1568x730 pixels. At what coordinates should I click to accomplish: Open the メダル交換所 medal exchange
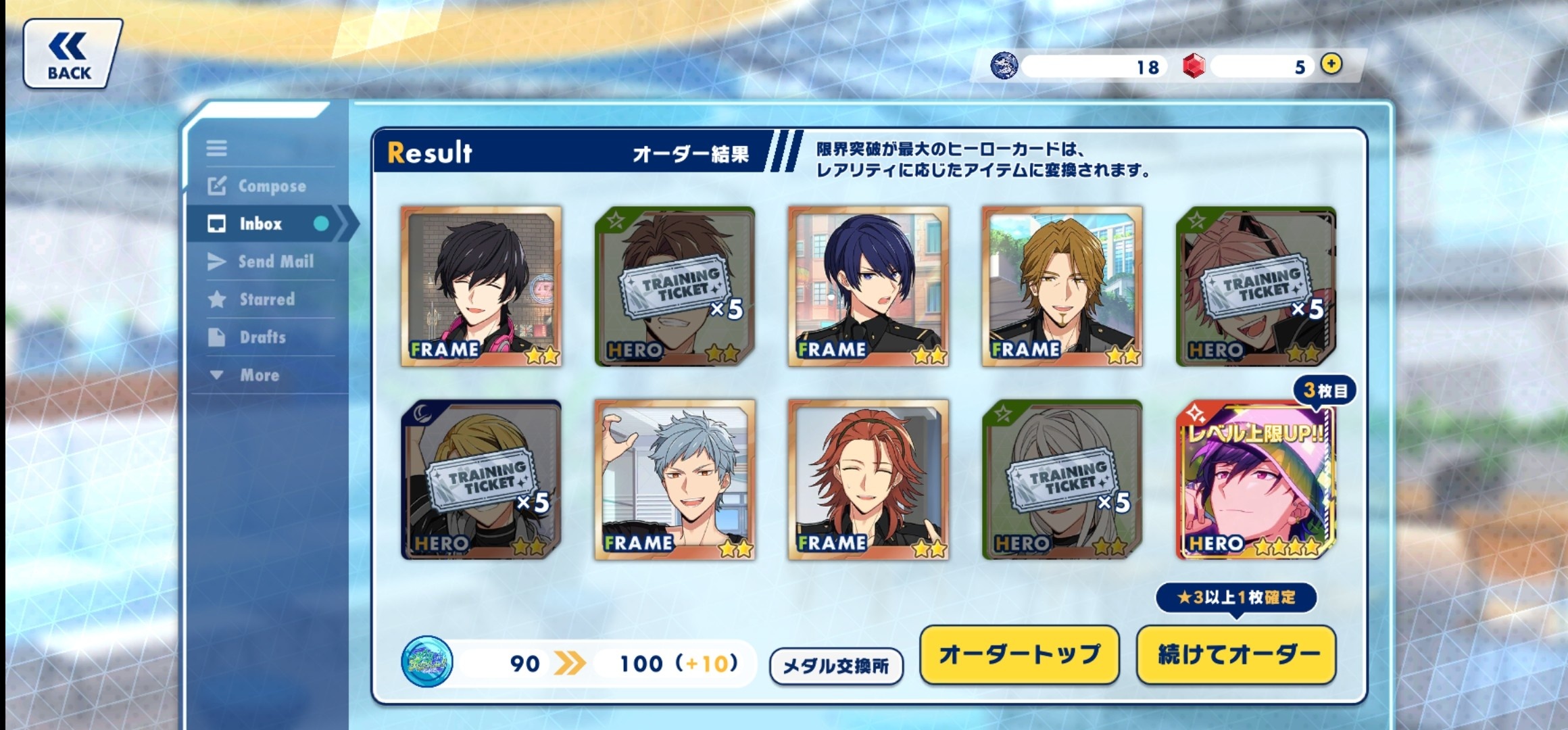[x=836, y=666]
